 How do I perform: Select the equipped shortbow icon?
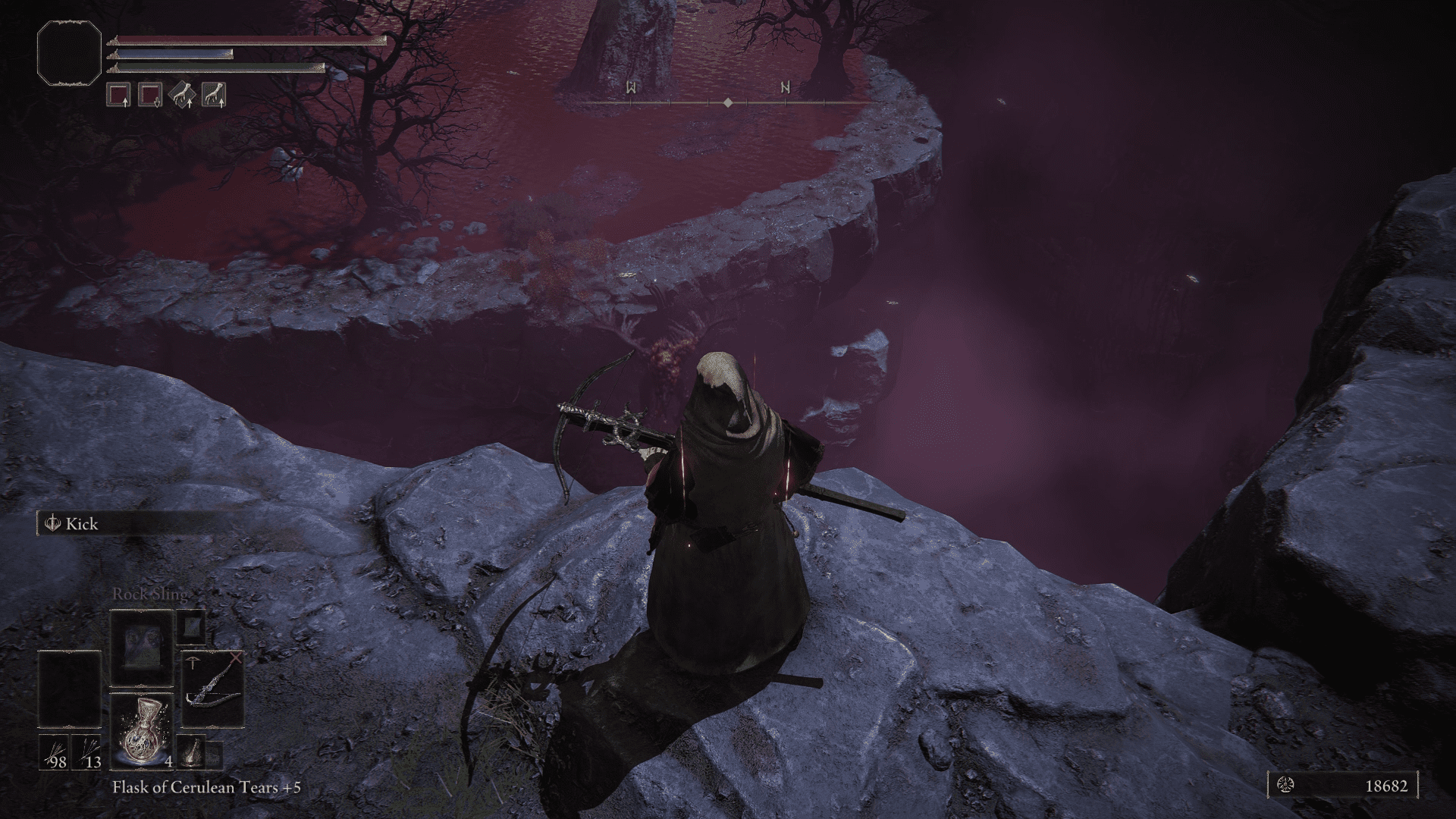[212, 690]
